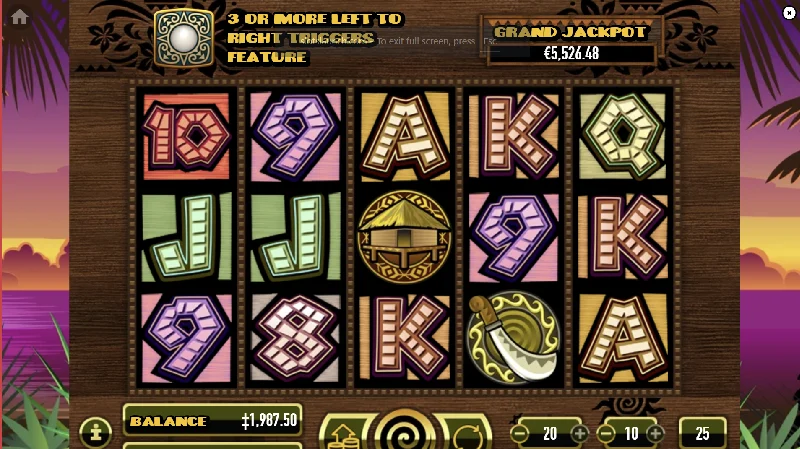Open the info paytable button
The width and height of the screenshot is (800, 449).
95,433
